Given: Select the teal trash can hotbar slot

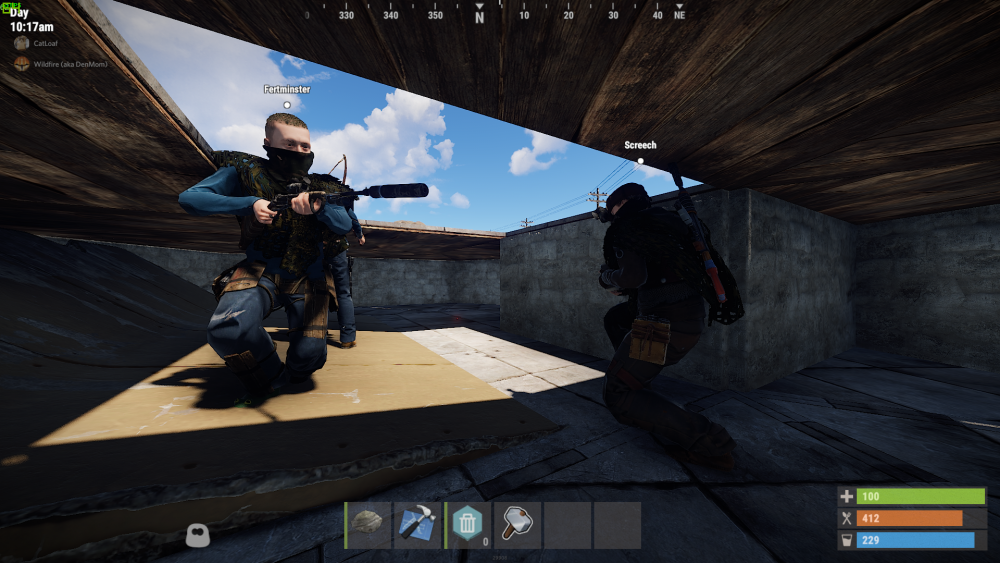Looking at the screenshot, I should click(x=467, y=525).
